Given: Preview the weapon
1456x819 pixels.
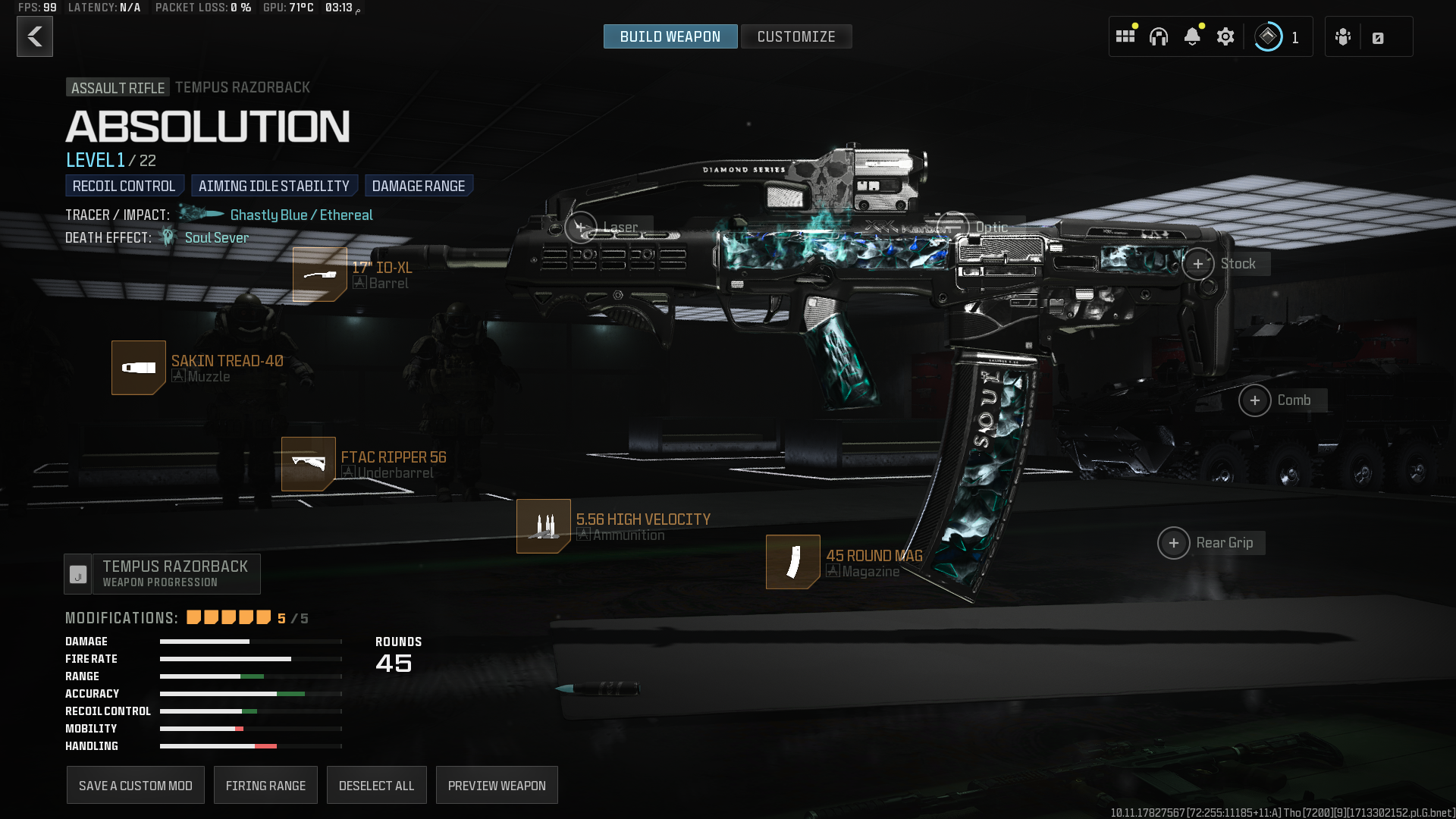Looking at the screenshot, I should pyautogui.click(x=497, y=786).
